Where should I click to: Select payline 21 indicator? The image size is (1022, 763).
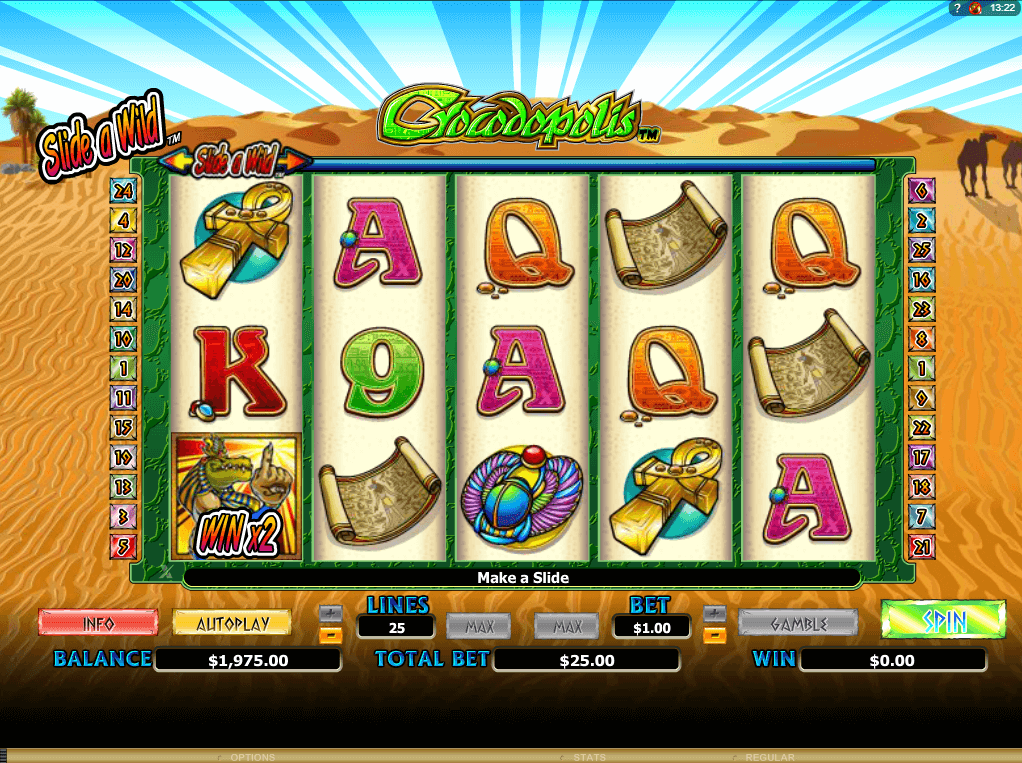tap(921, 547)
